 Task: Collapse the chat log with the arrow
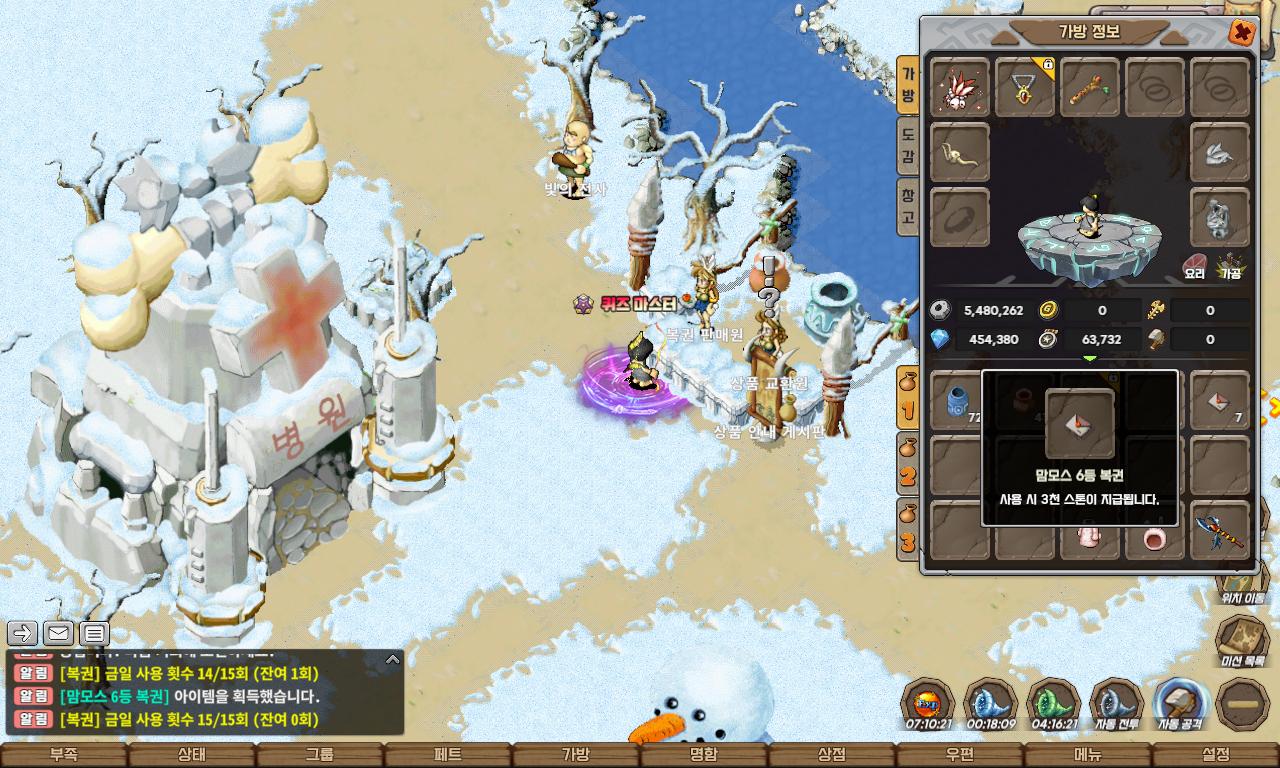point(393,660)
